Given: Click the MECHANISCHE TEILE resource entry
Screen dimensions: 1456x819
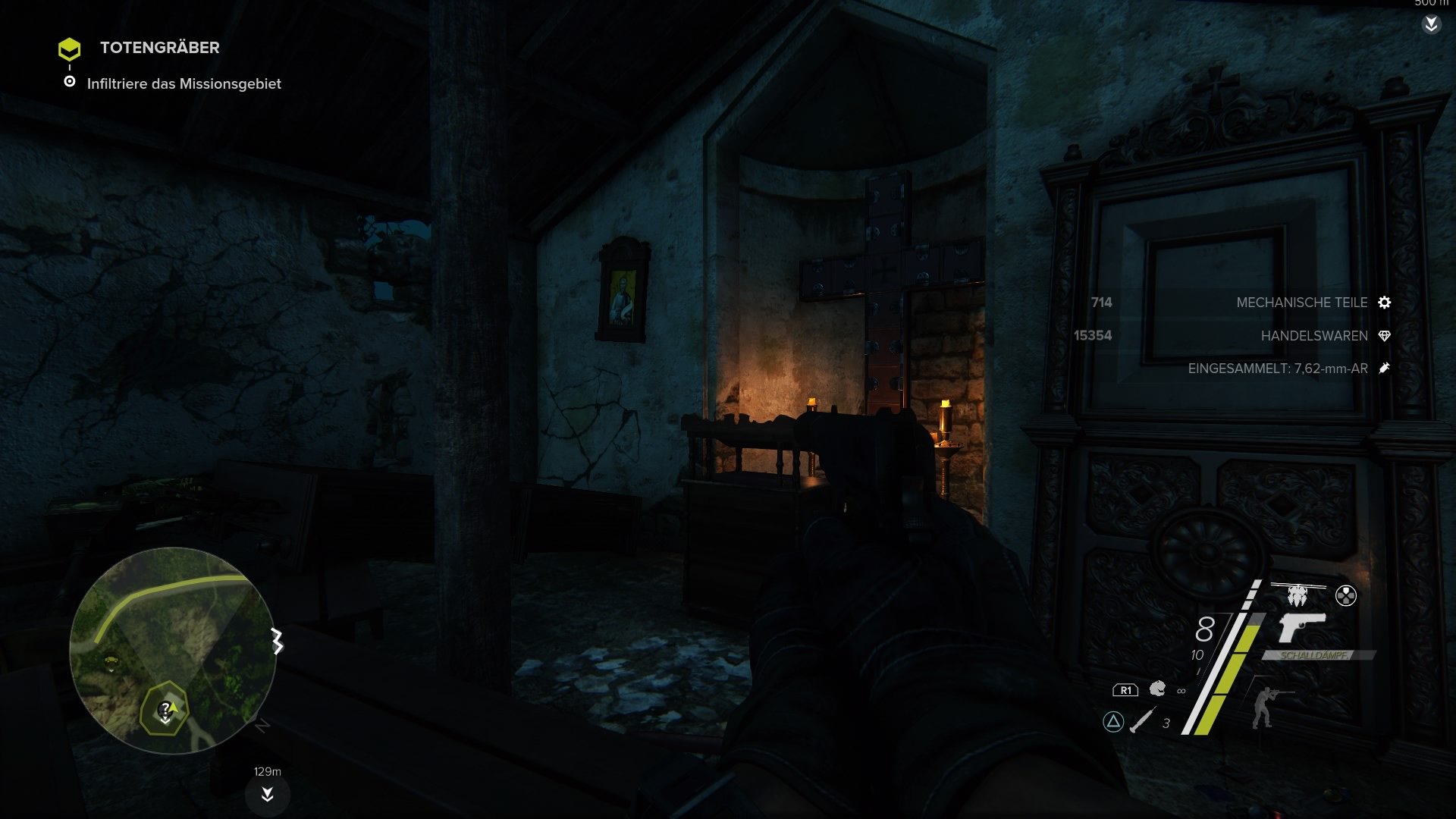Looking at the screenshot, I should [x=1301, y=303].
